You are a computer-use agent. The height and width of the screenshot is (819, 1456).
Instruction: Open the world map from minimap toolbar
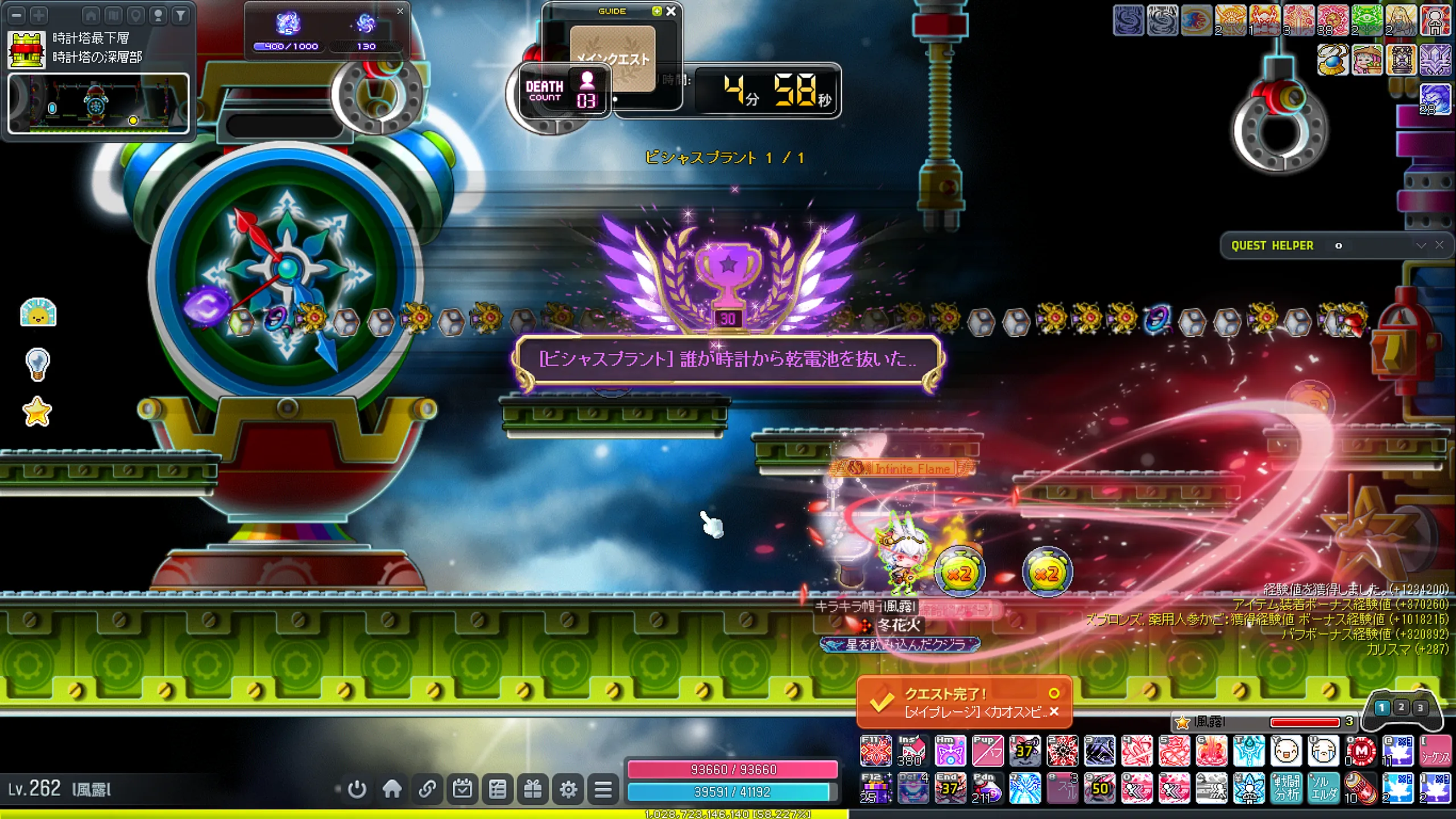(x=113, y=15)
